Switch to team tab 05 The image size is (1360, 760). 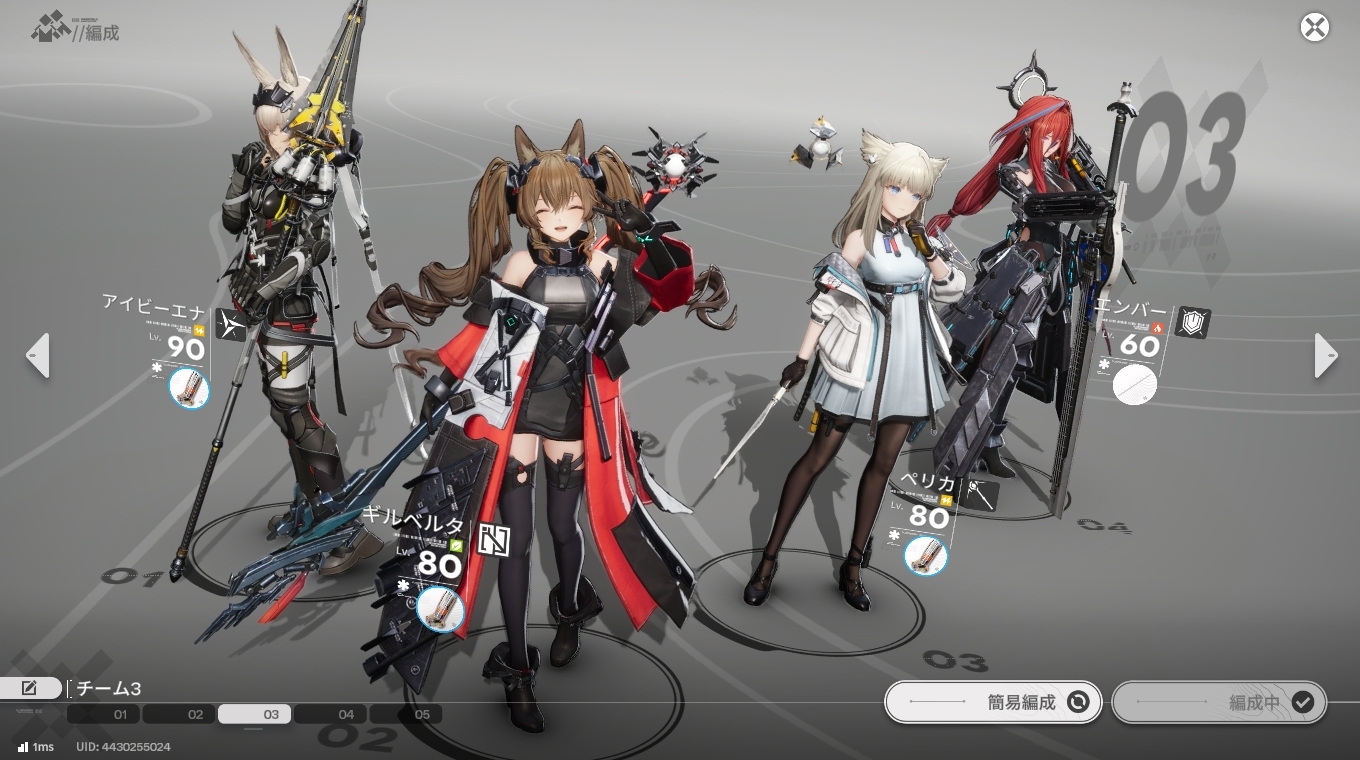click(406, 714)
